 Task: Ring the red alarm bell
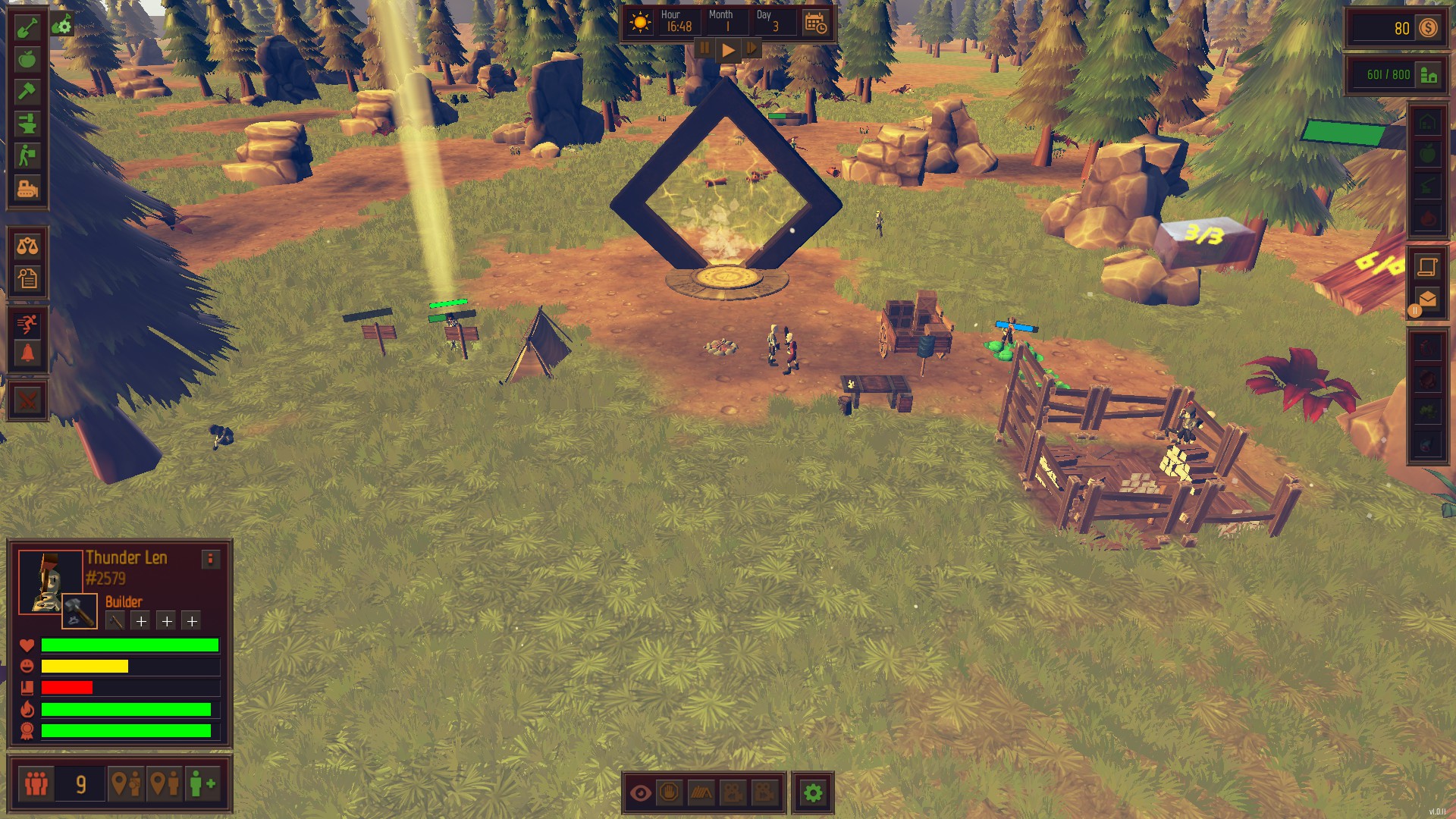click(x=27, y=353)
